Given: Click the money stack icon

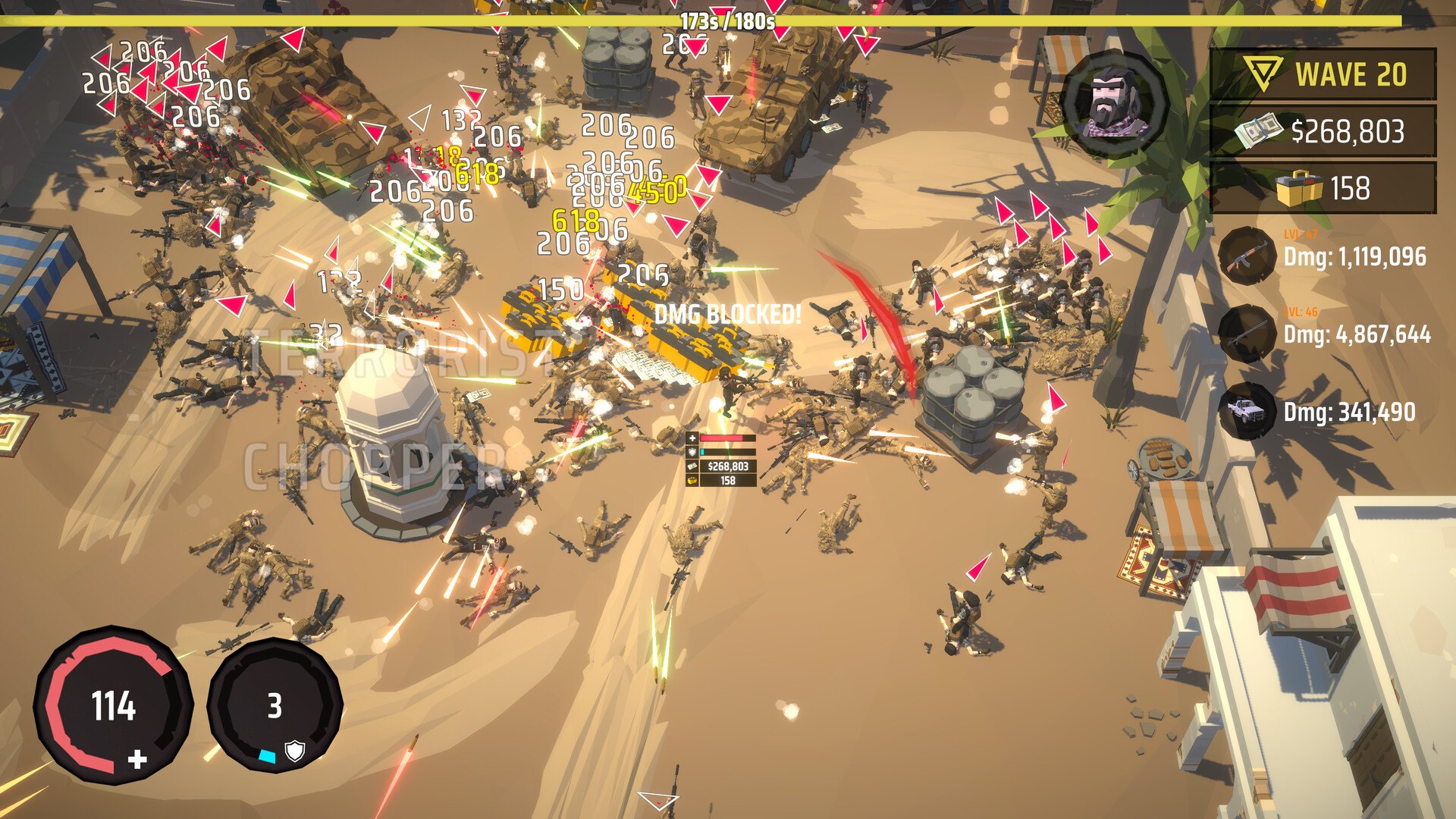Looking at the screenshot, I should click(x=1259, y=130).
